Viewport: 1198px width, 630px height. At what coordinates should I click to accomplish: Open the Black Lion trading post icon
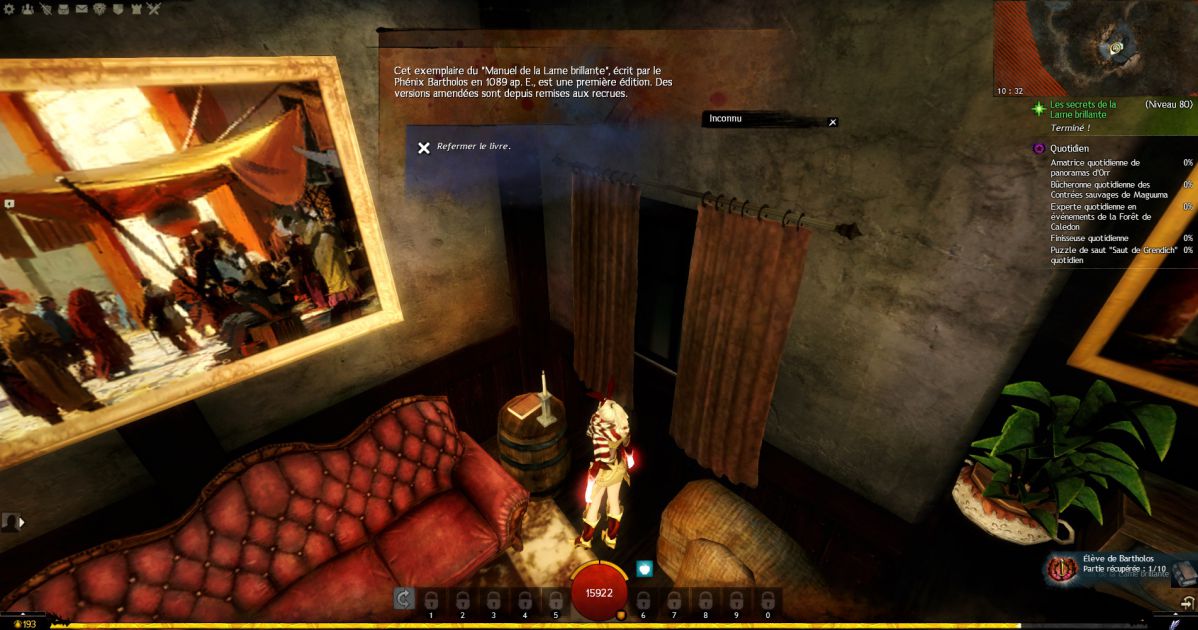tap(99, 9)
